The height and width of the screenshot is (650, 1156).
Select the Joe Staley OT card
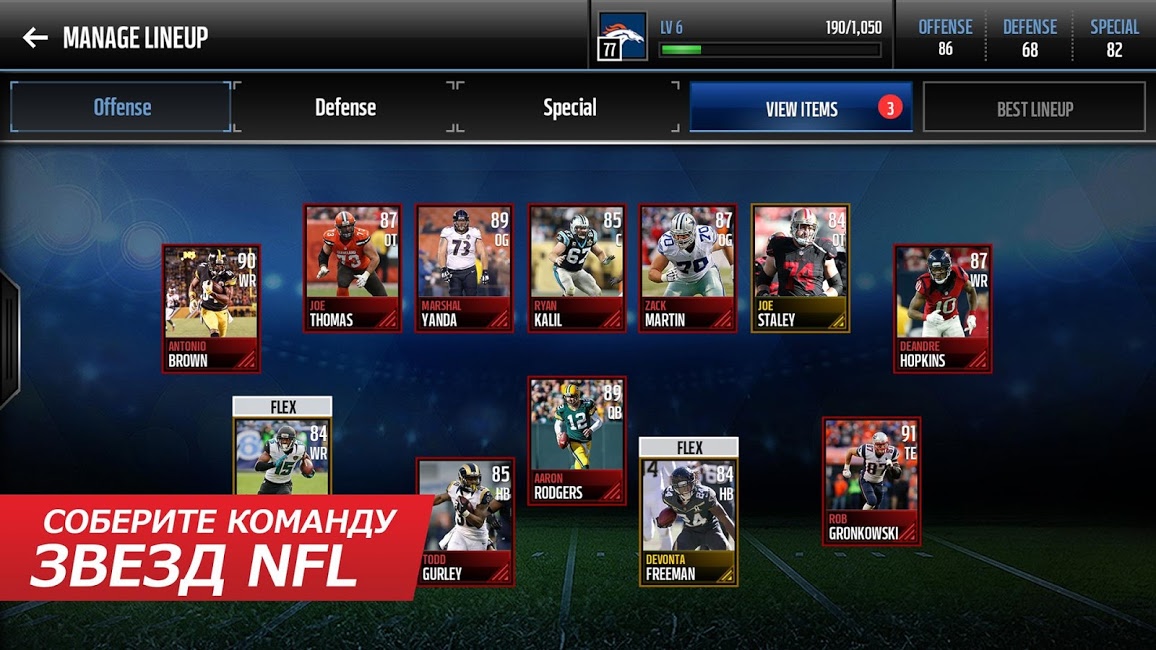click(x=800, y=268)
